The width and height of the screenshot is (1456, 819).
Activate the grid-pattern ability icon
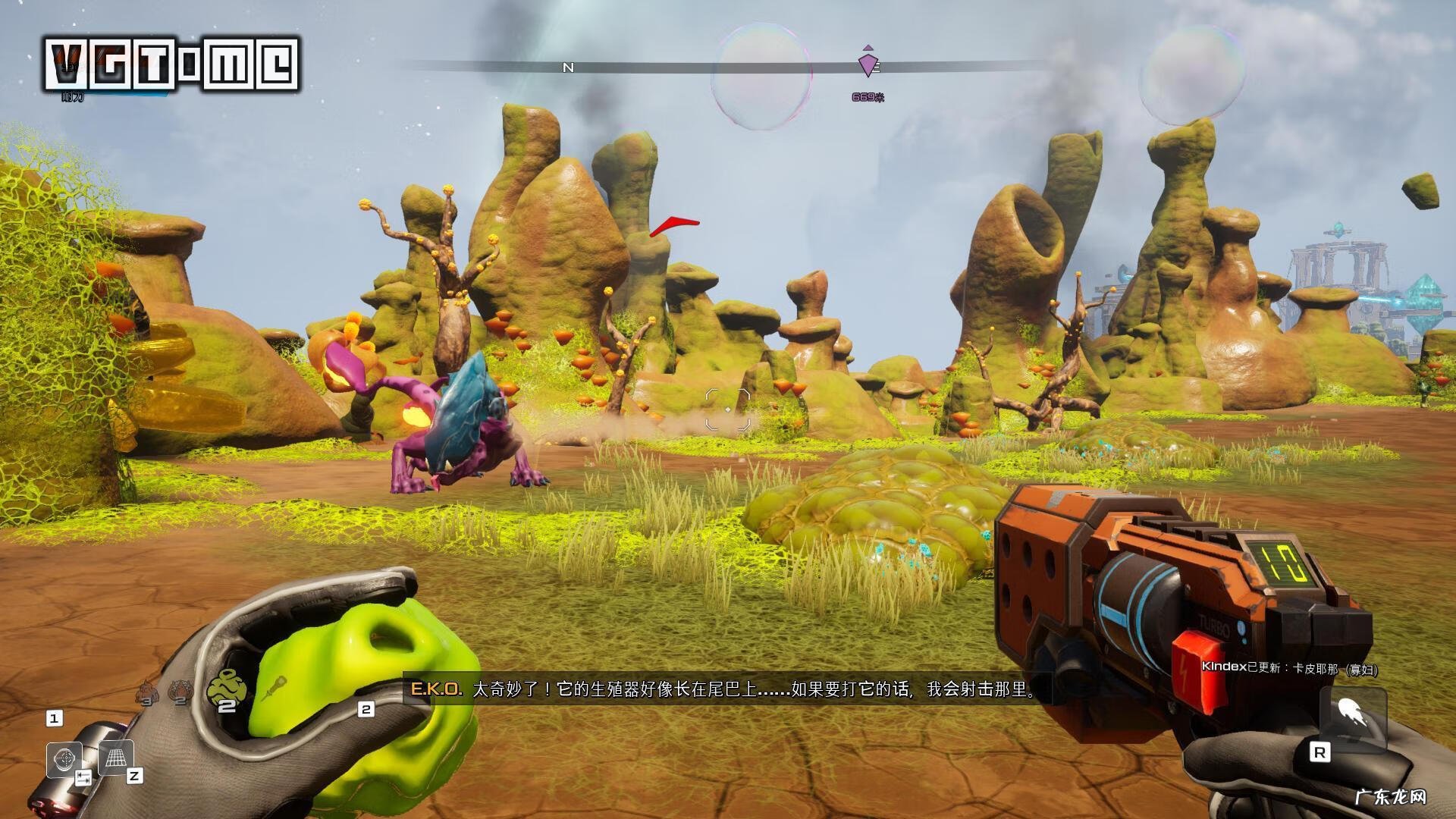[x=115, y=757]
